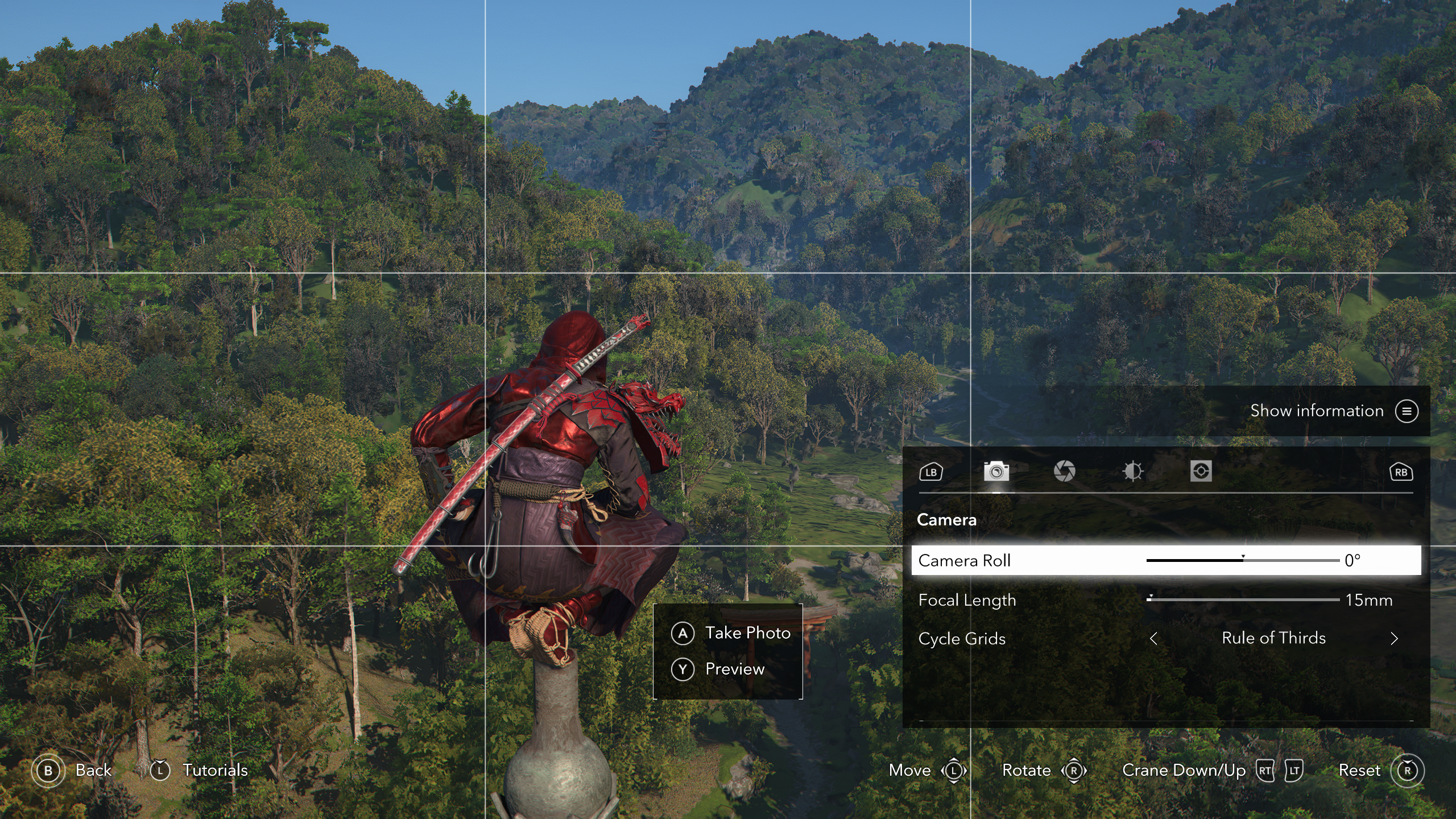Set the Focal Length slider
This screenshot has height=819, width=1456.
(x=1243, y=600)
